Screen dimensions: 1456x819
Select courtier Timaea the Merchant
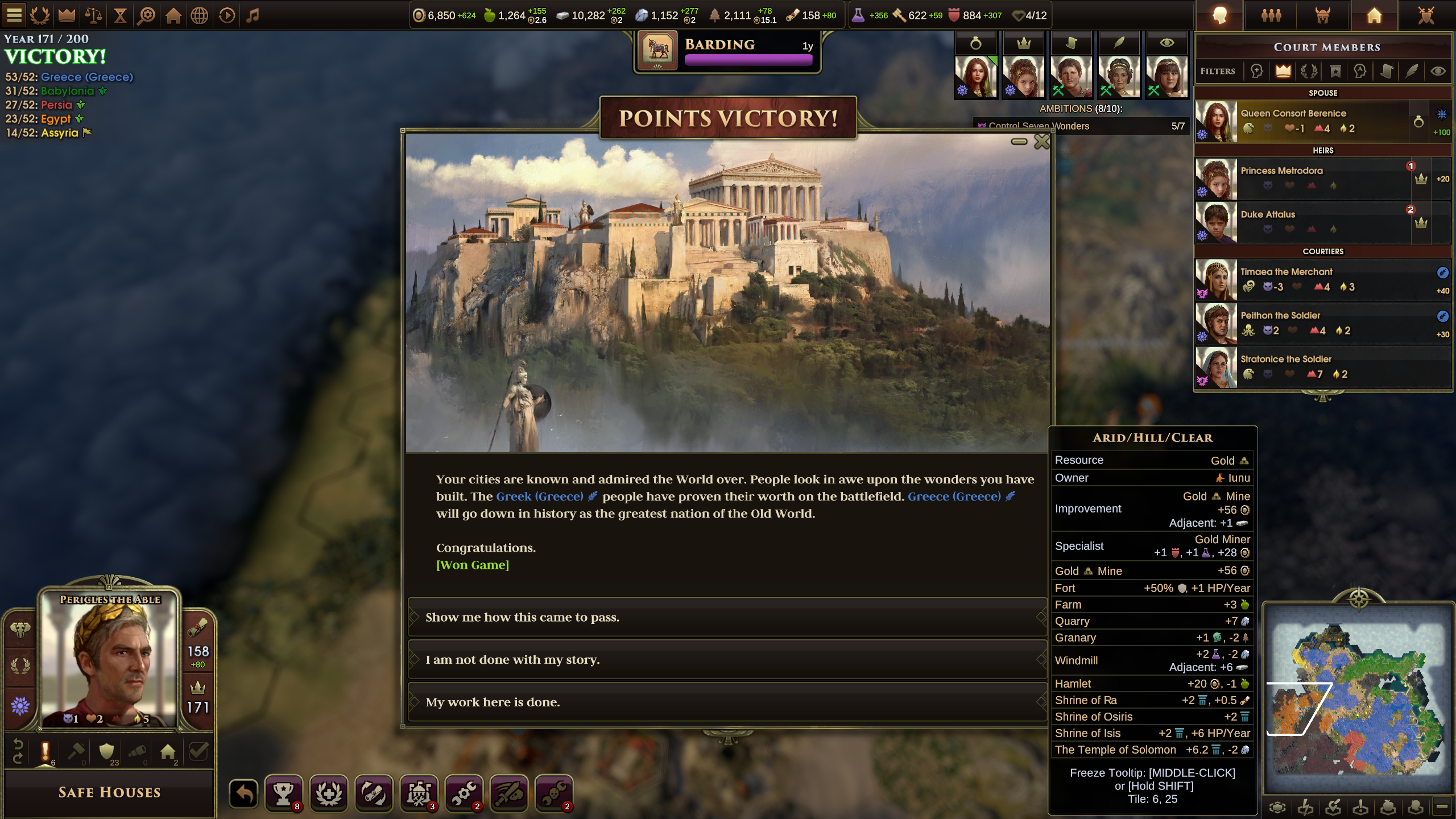[x=1302, y=280]
